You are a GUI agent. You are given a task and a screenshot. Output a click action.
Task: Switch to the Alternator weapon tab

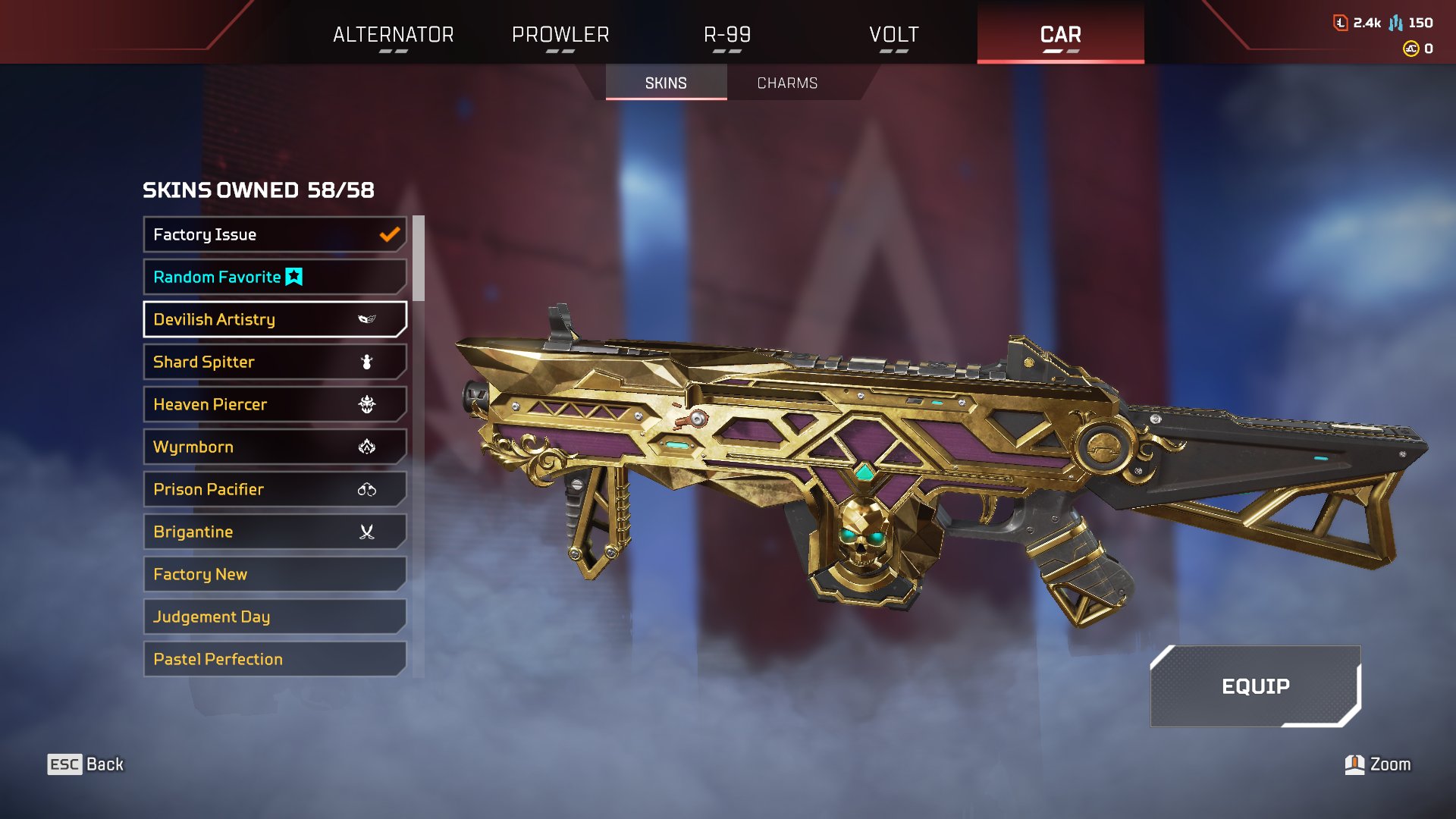coord(393,34)
